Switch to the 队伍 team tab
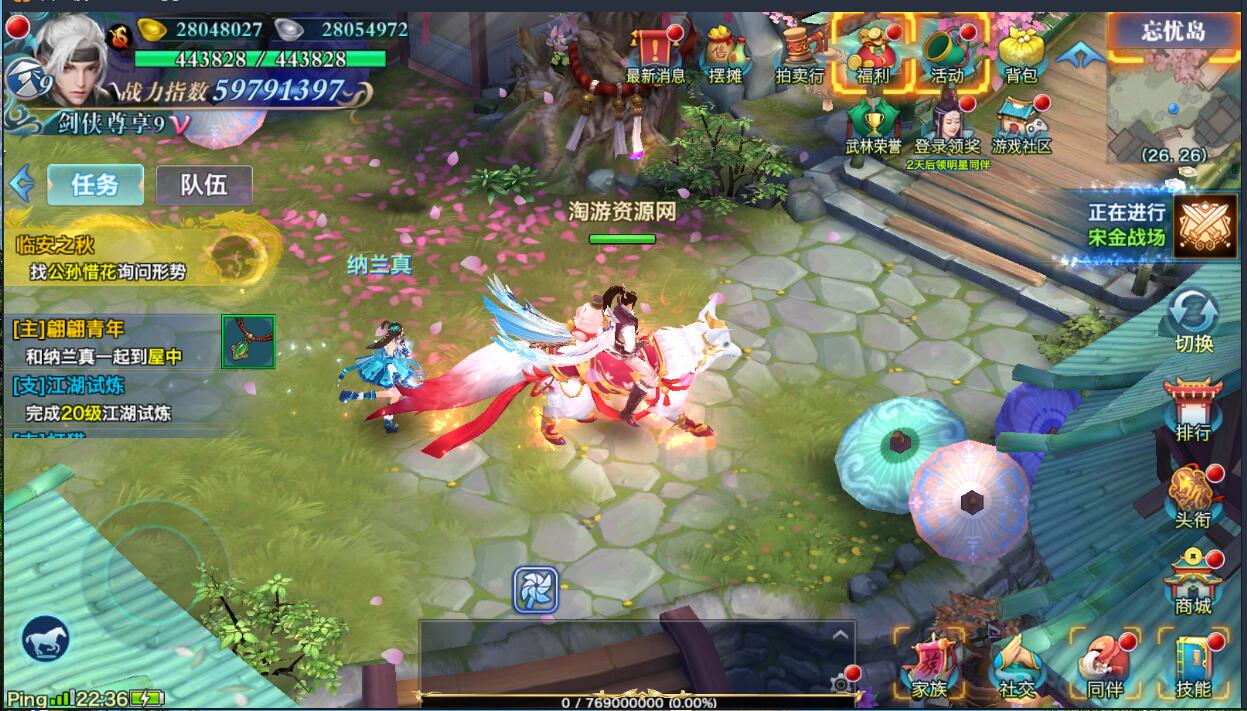Screen dimensions: 1247x711 [x=203, y=185]
